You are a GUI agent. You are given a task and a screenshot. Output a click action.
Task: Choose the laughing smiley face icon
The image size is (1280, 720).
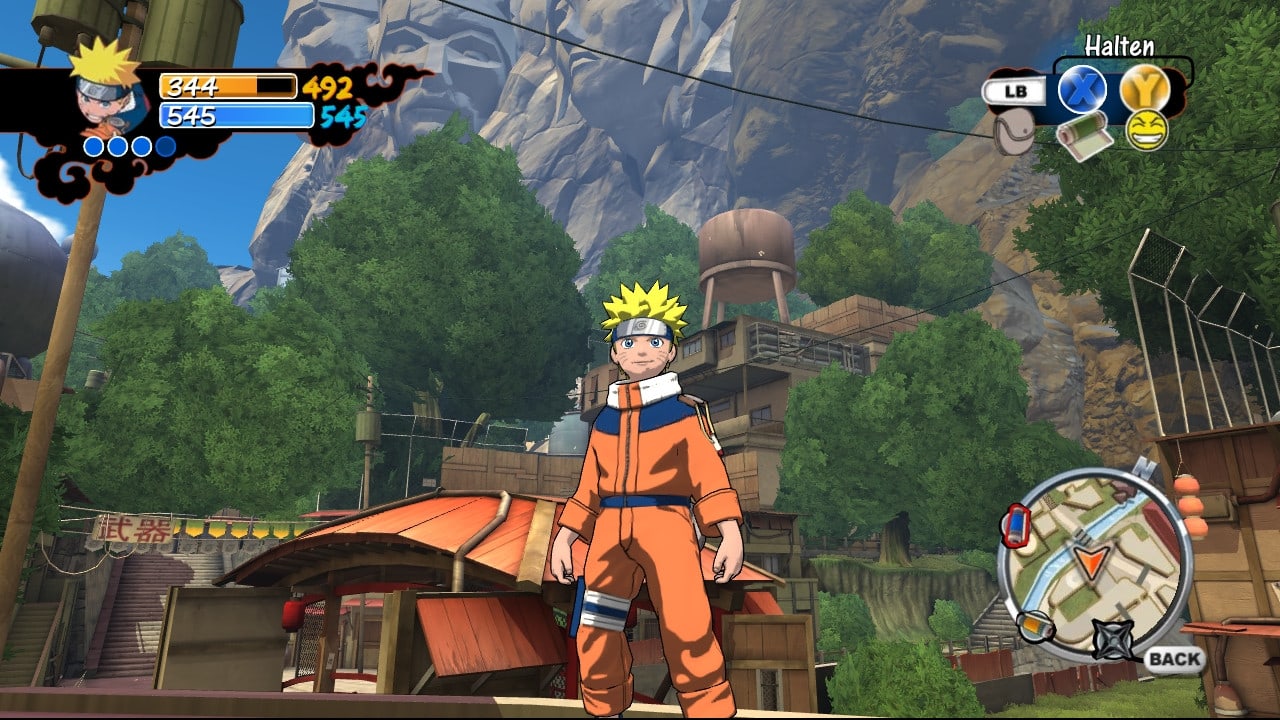pyautogui.click(x=1146, y=131)
